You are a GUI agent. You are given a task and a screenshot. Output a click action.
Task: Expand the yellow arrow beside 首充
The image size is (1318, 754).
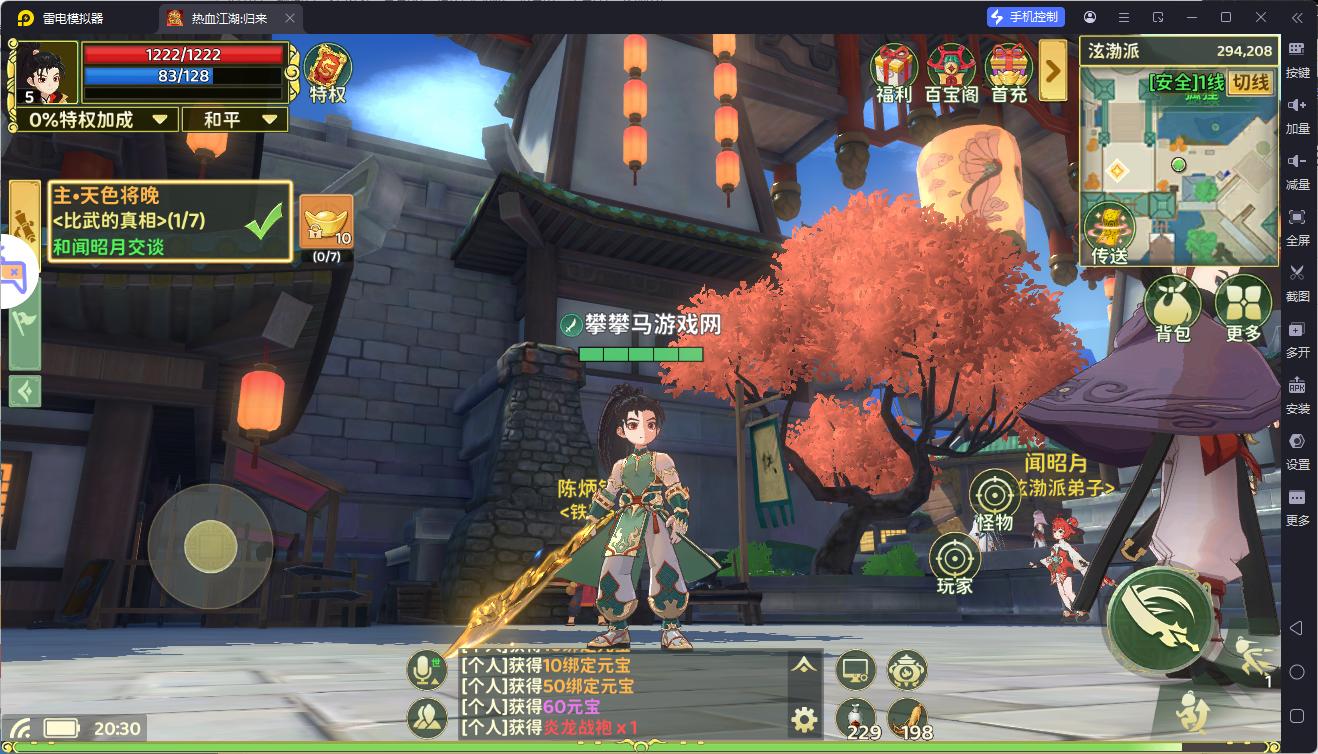tap(1053, 70)
